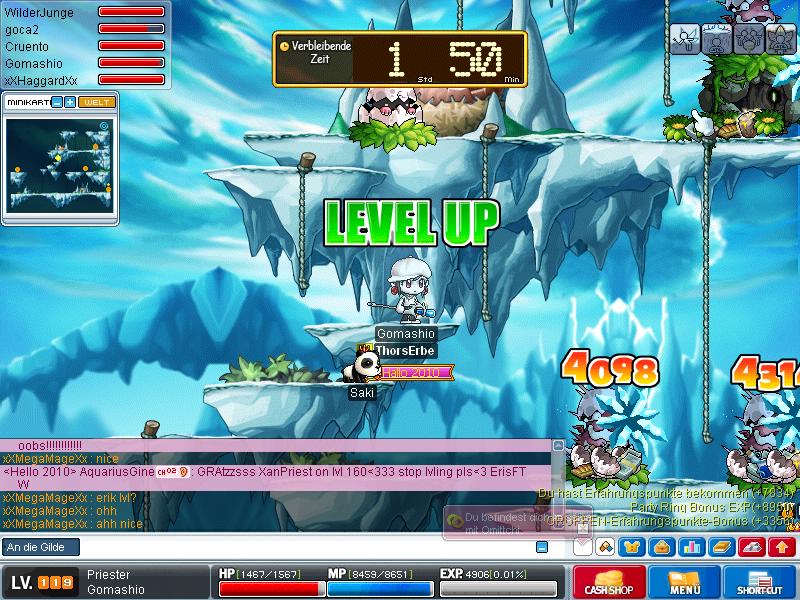Viewport: 800px width, 600px height.
Task: Open the yellow shirt equipment icon
Action: tap(633, 547)
